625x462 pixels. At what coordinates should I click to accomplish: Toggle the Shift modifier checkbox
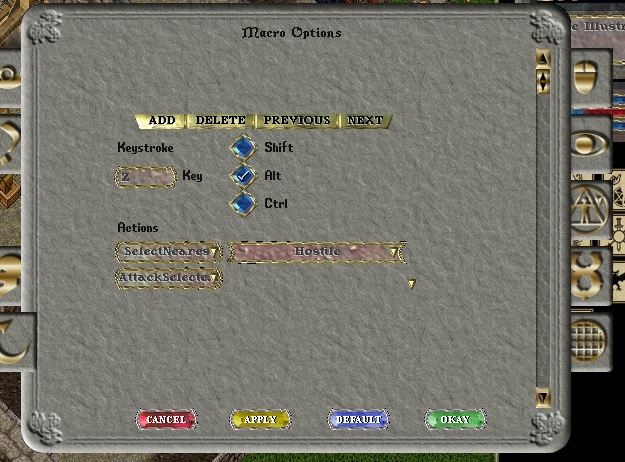point(243,148)
